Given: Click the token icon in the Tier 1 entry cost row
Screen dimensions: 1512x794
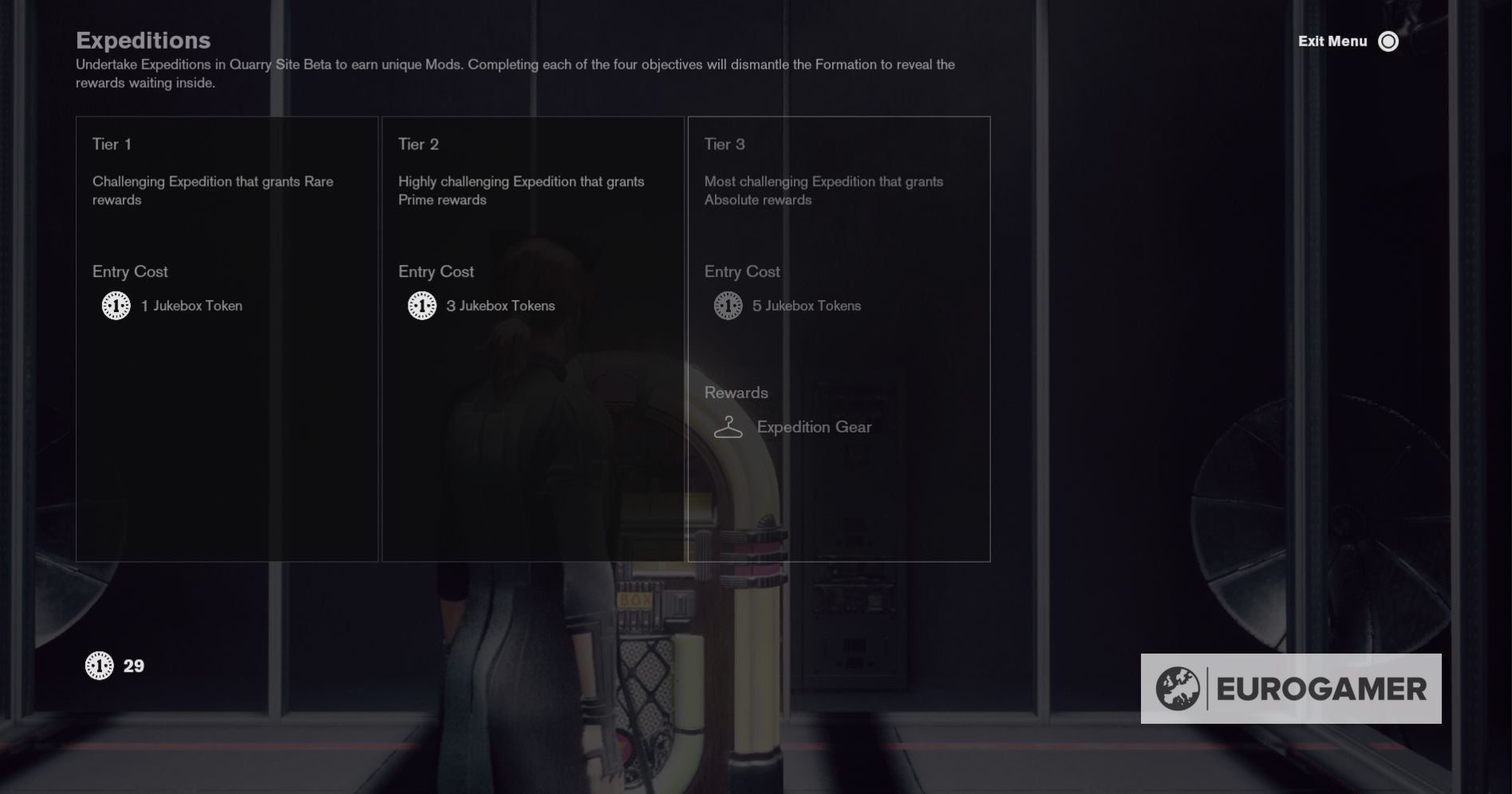Looking at the screenshot, I should tap(116, 305).
